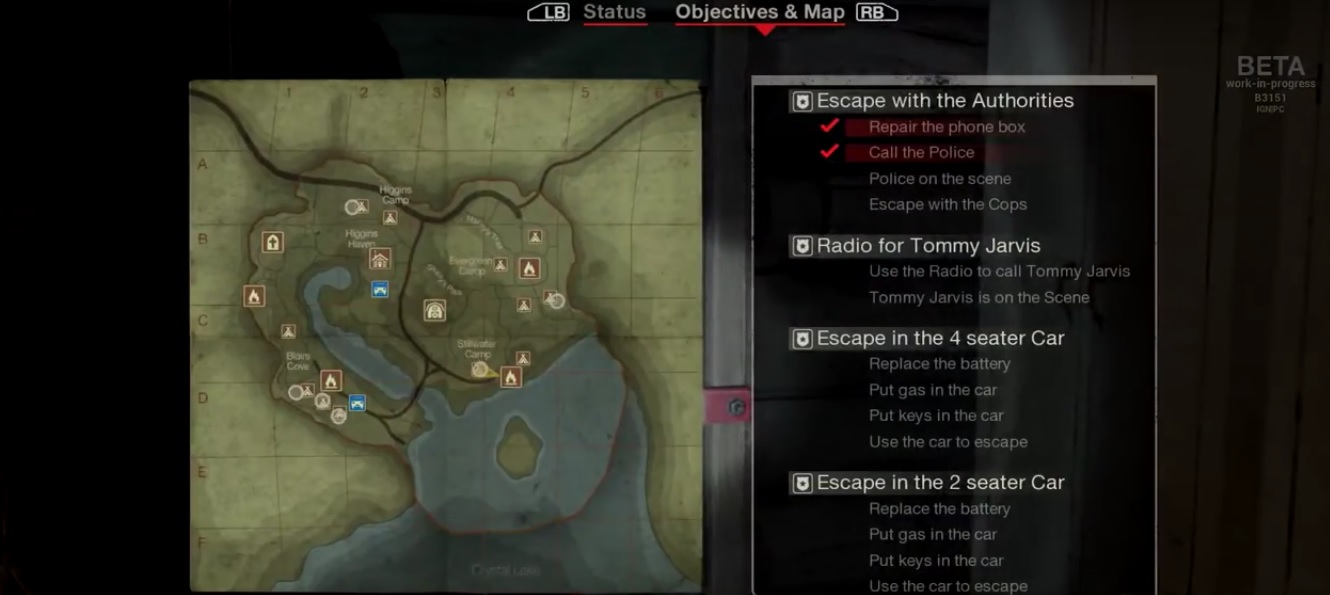Select the blue car marker near Blairs Cove
Image resolution: width=1330 pixels, height=595 pixels.
point(357,403)
